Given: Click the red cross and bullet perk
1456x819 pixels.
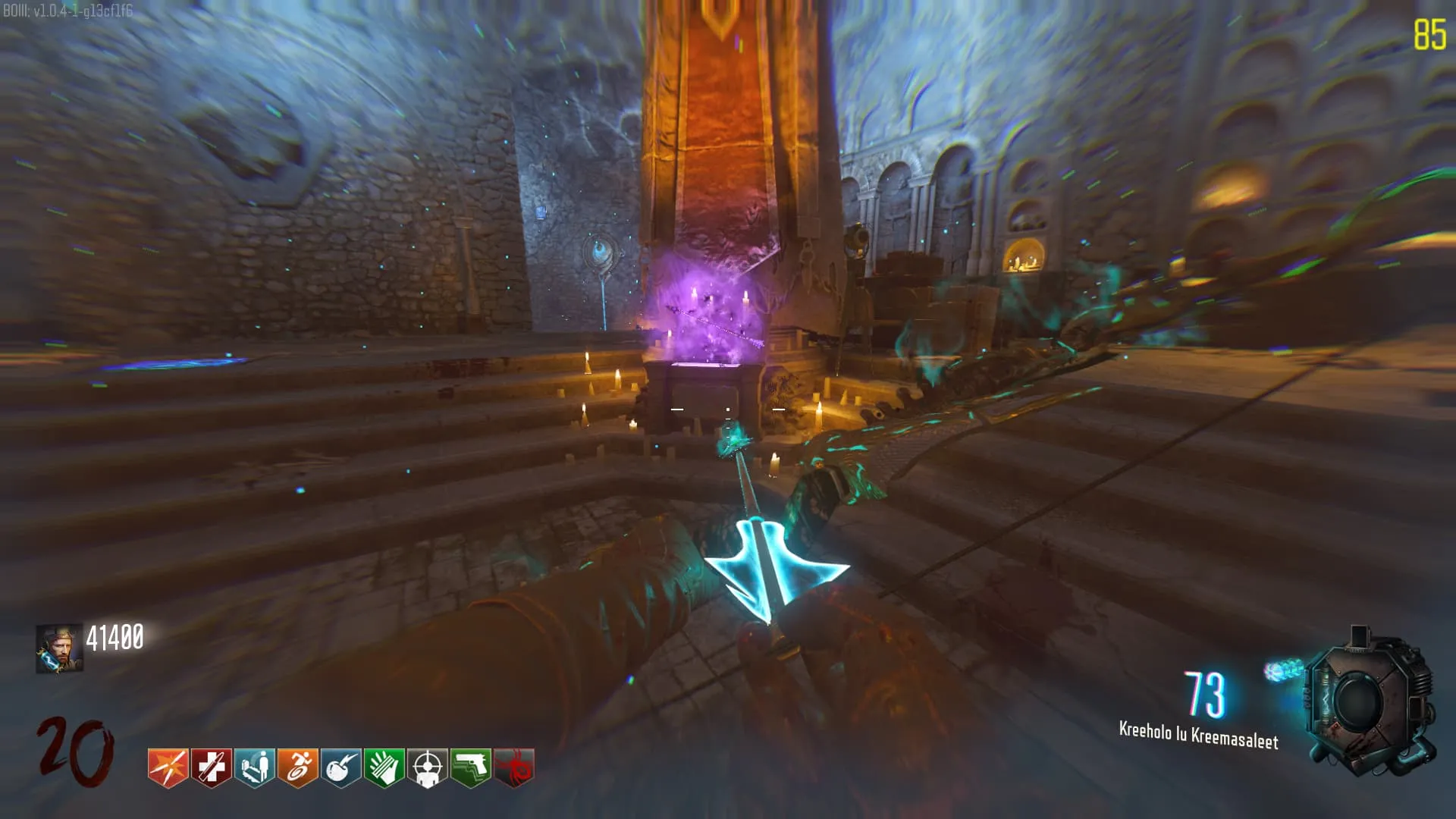Looking at the screenshot, I should [211, 767].
